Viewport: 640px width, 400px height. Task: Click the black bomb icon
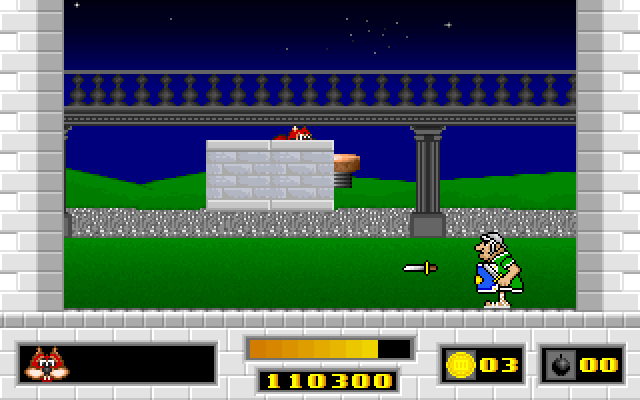tap(558, 364)
